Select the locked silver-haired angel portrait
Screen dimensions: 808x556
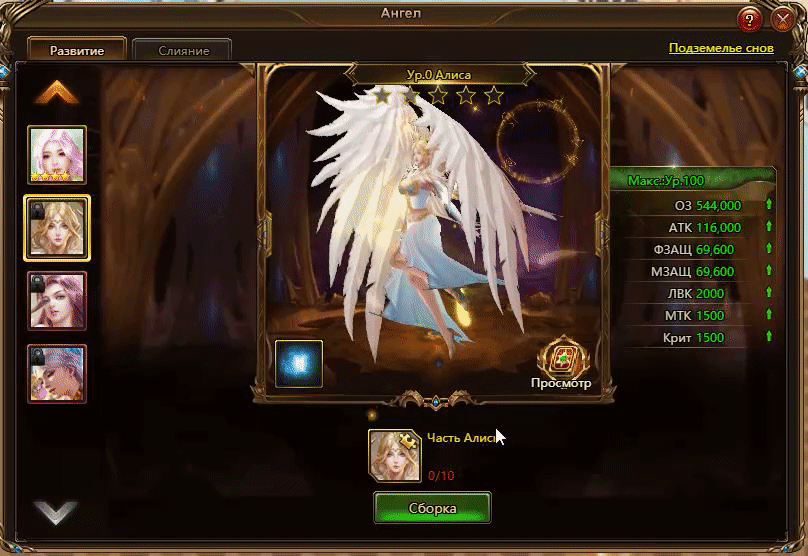[57, 373]
